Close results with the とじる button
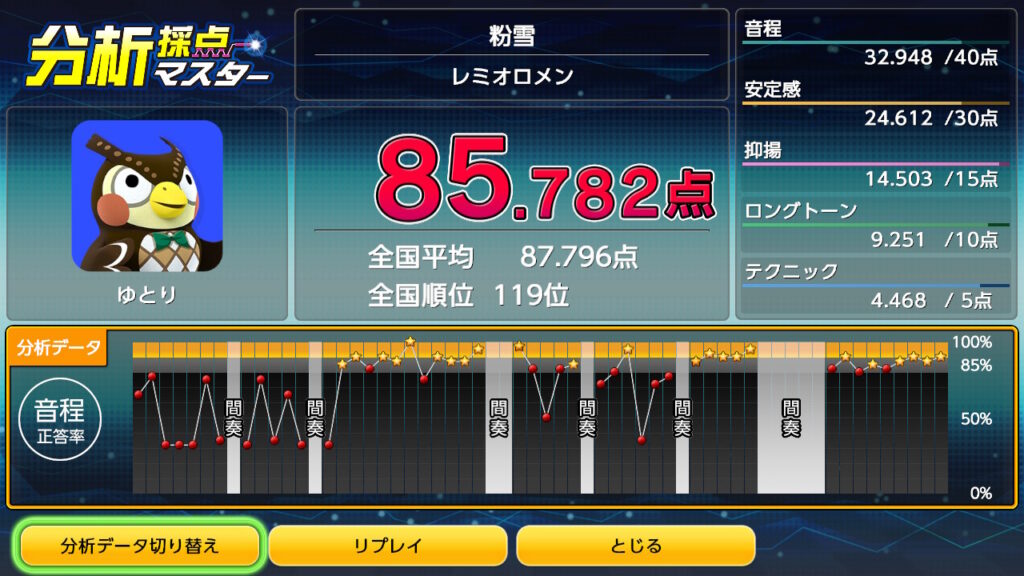The height and width of the screenshot is (576, 1024). (x=635, y=546)
